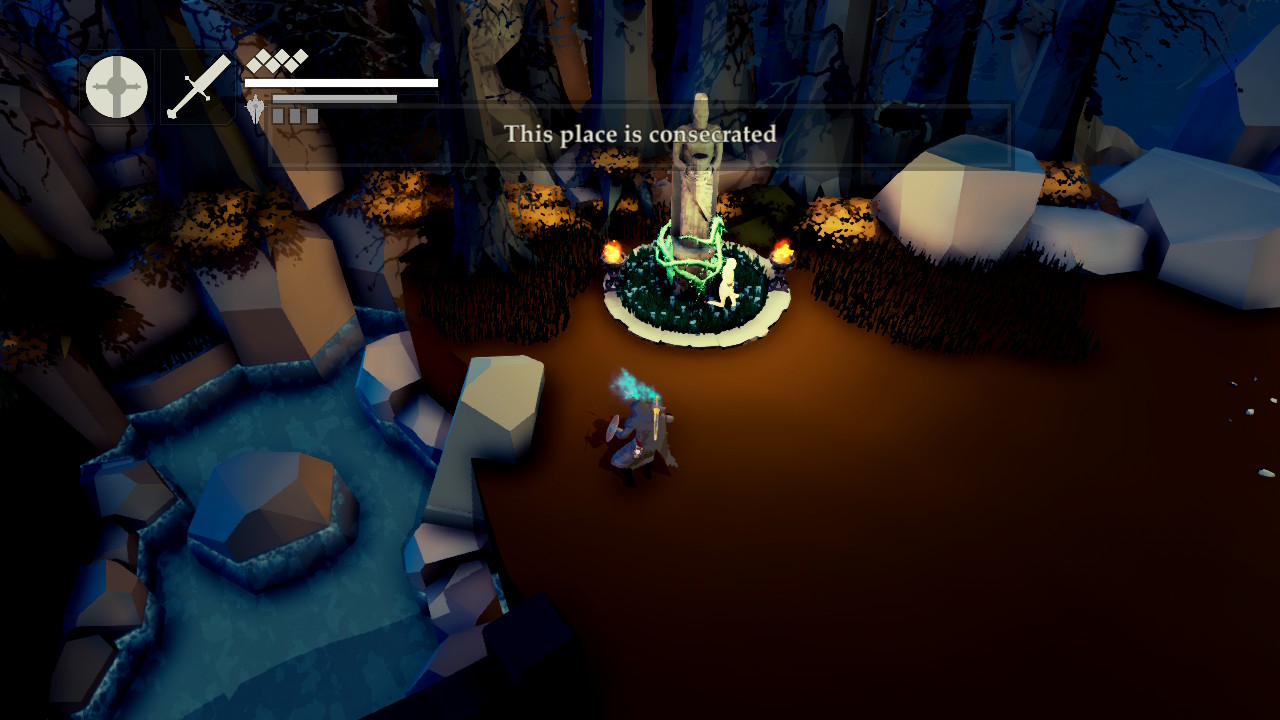Click the left torch beside the shrine
The width and height of the screenshot is (1280, 720).
615,252
